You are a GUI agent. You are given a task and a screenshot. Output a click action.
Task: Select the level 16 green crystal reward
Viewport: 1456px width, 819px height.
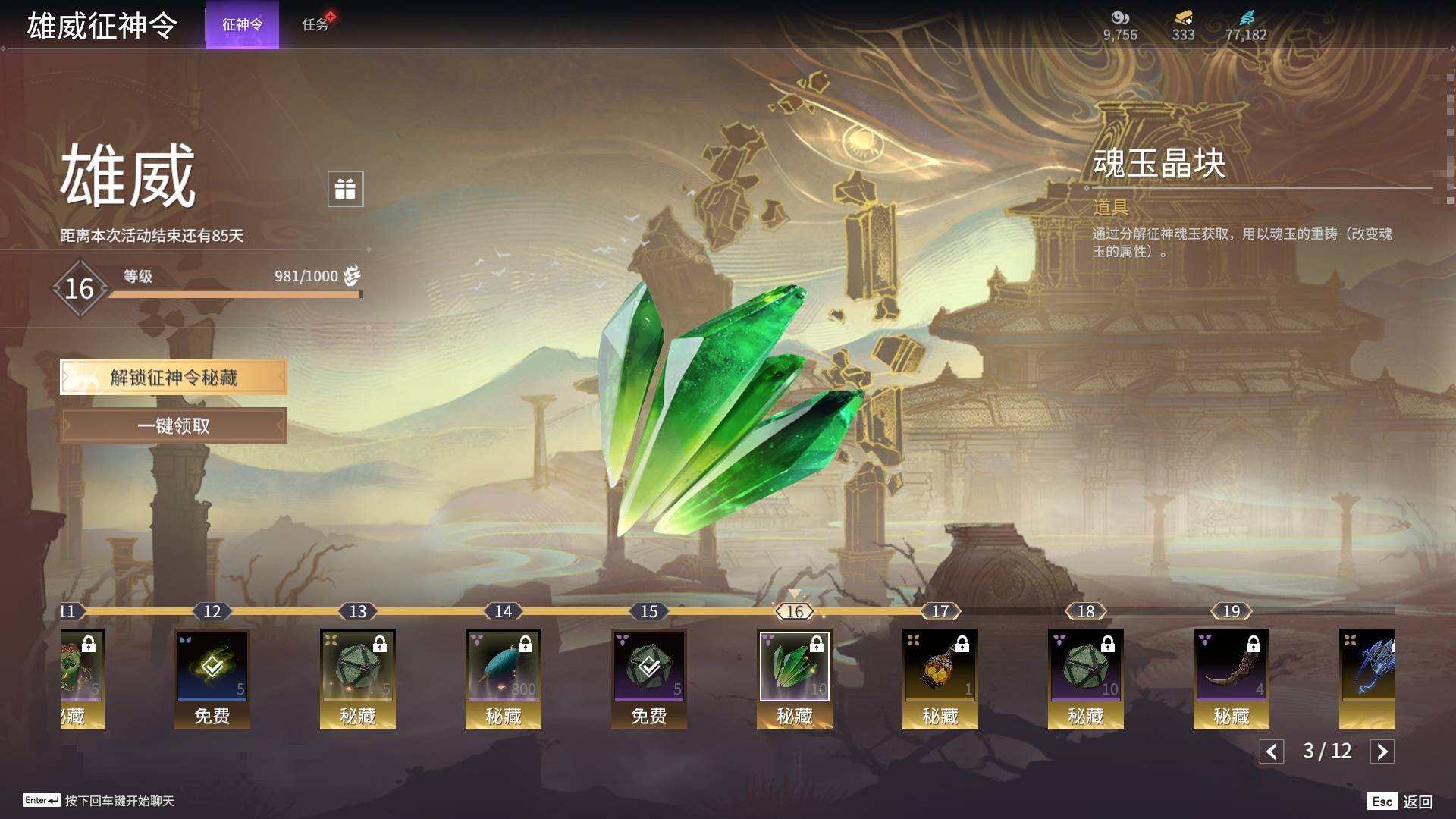pos(795,667)
